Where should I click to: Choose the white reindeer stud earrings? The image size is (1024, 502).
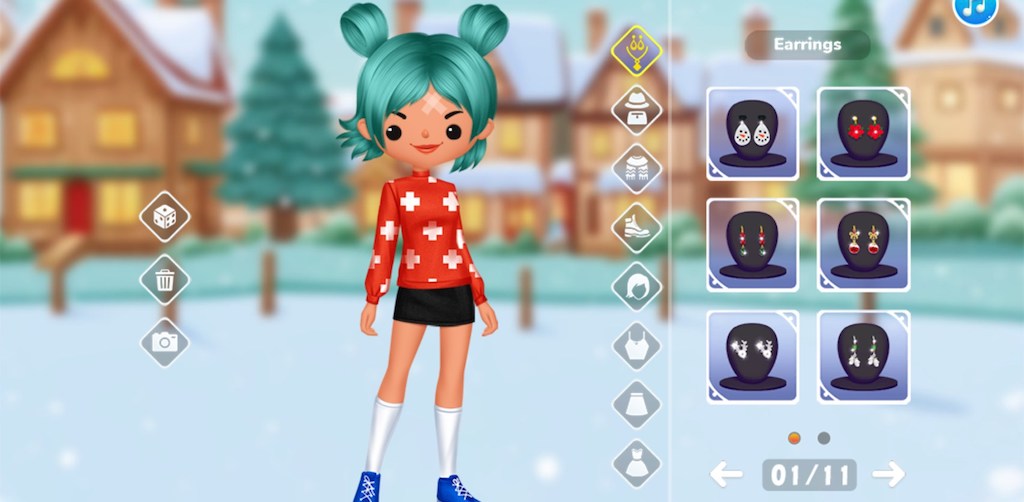753,356
